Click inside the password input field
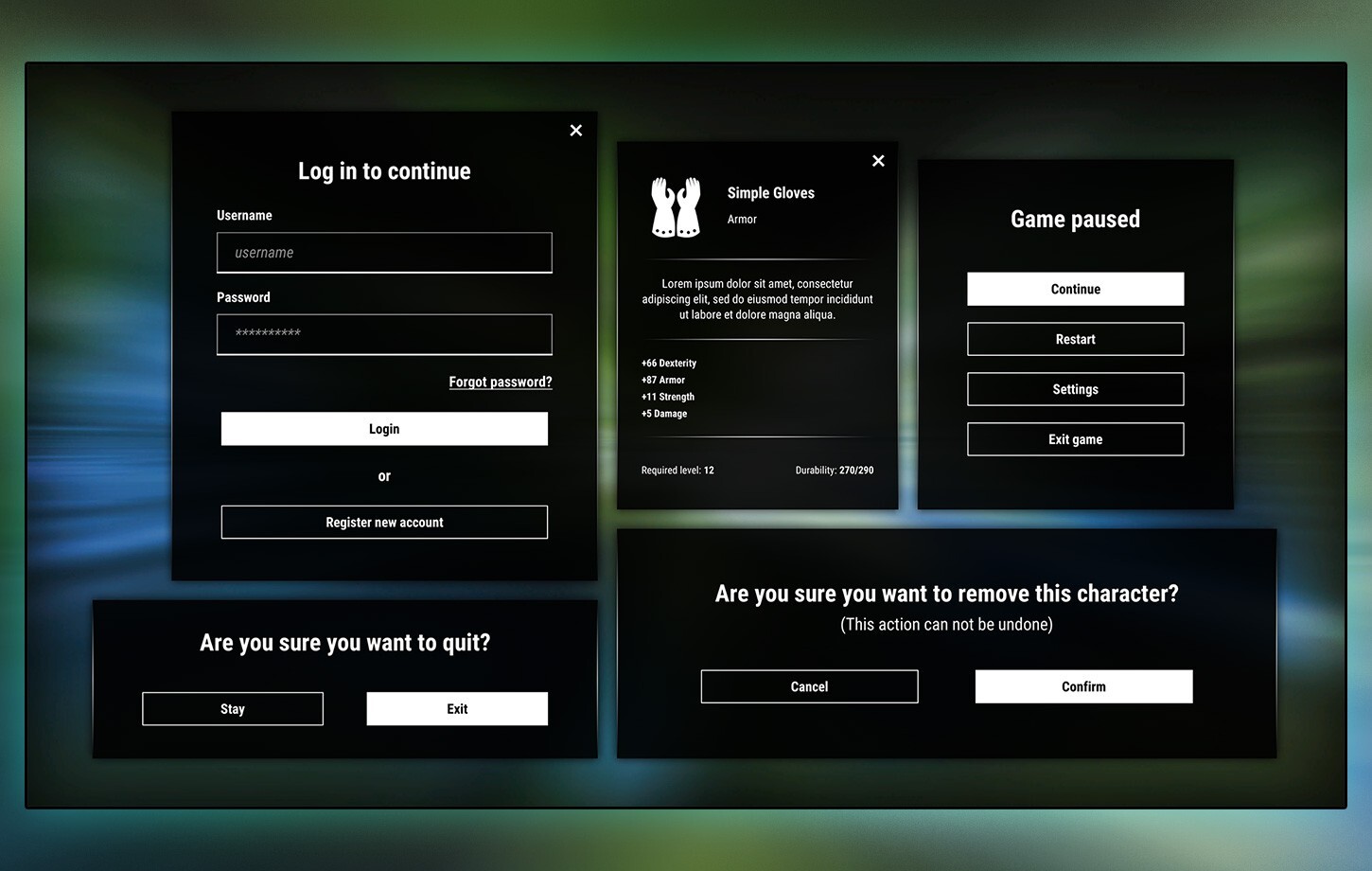Viewport: 1372px width, 871px height. (x=384, y=334)
